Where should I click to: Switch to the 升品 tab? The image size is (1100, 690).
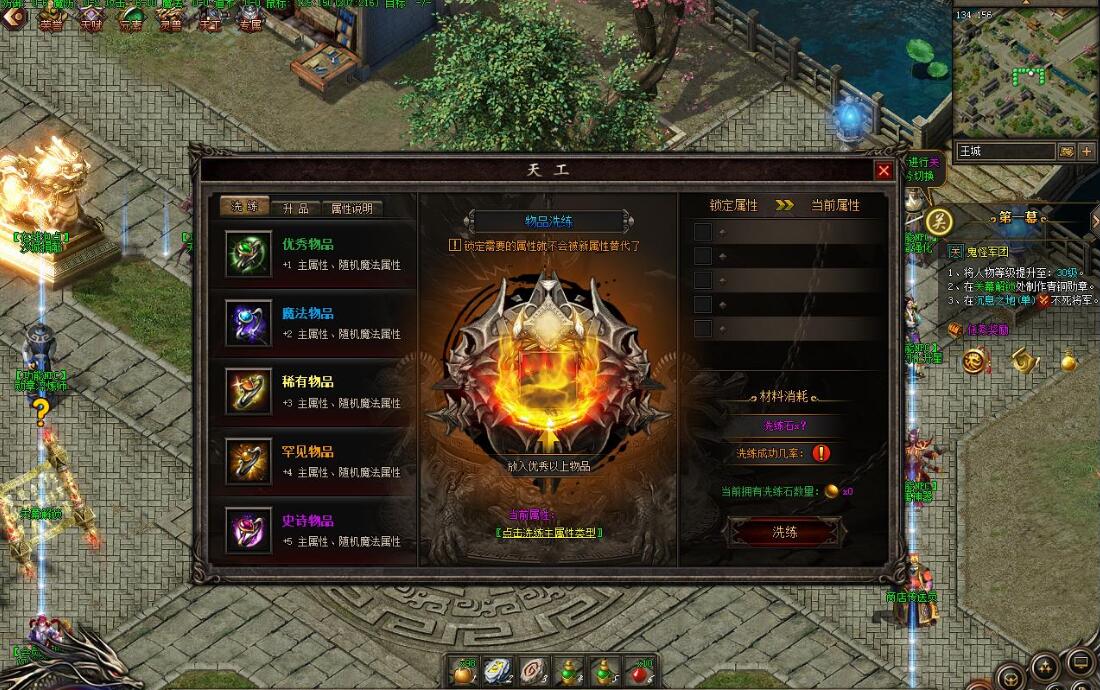coord(297,208)
